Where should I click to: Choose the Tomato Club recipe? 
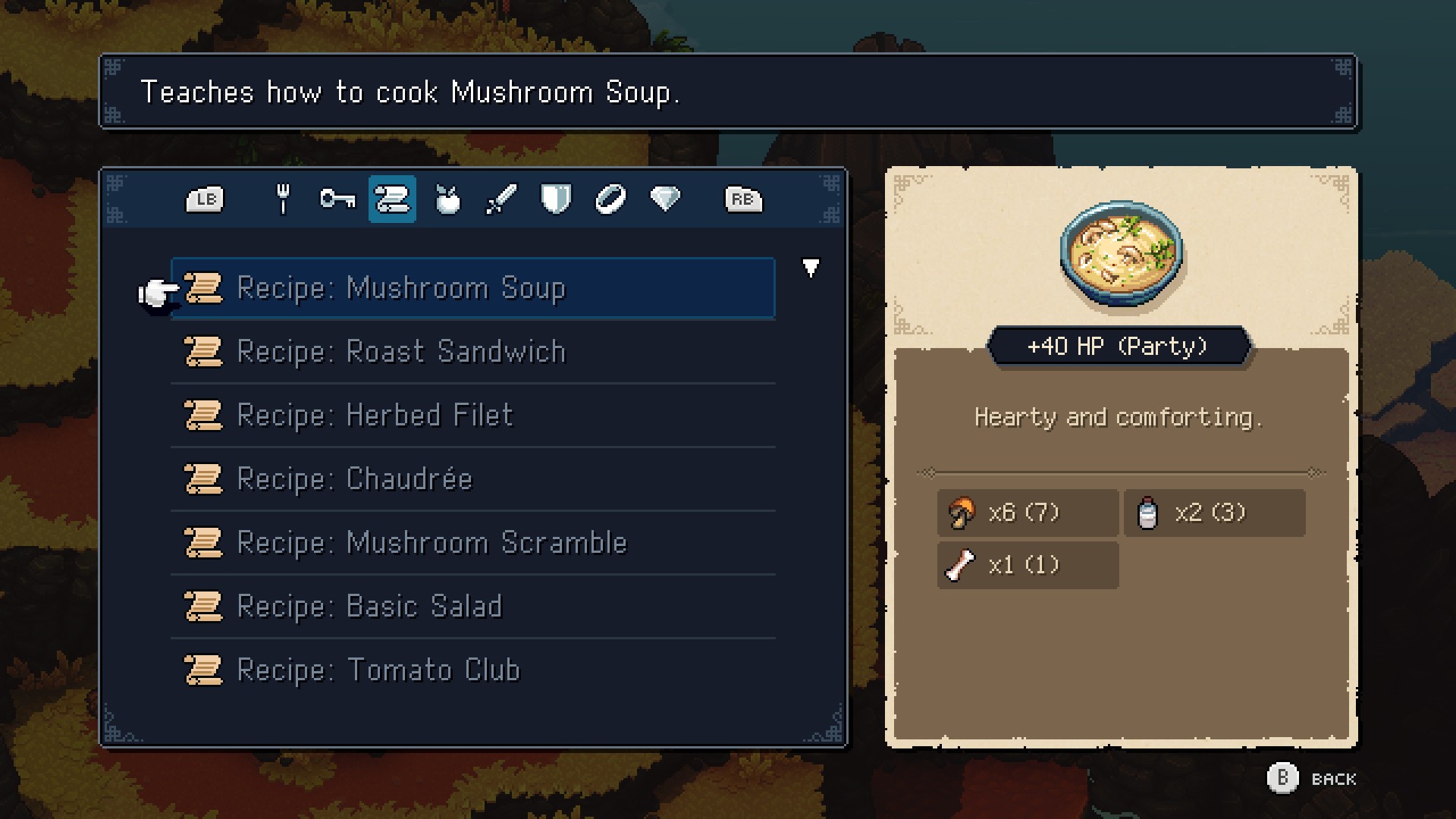[472, 670]
